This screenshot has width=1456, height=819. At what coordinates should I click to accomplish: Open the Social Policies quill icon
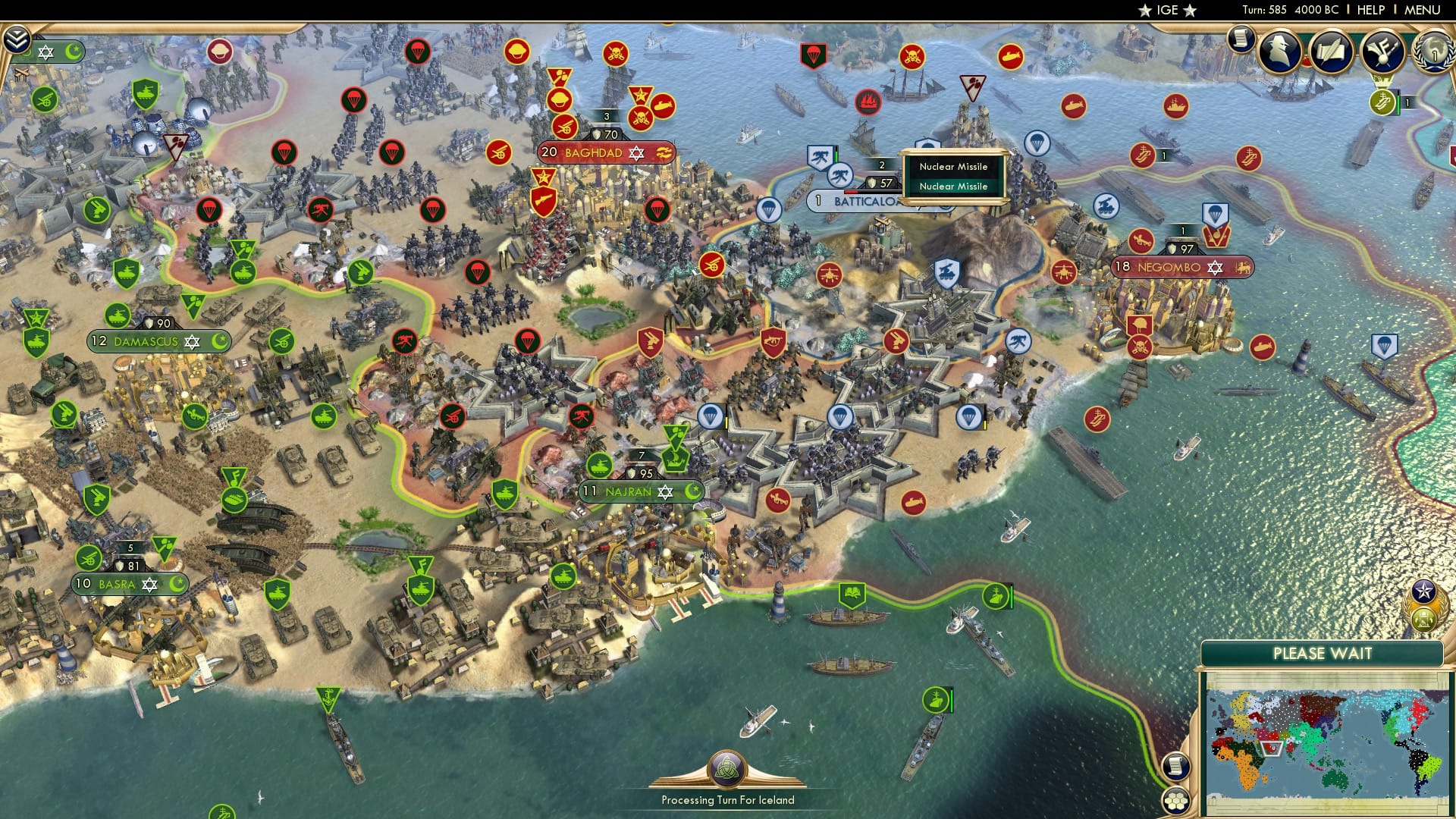(1332, 50)
